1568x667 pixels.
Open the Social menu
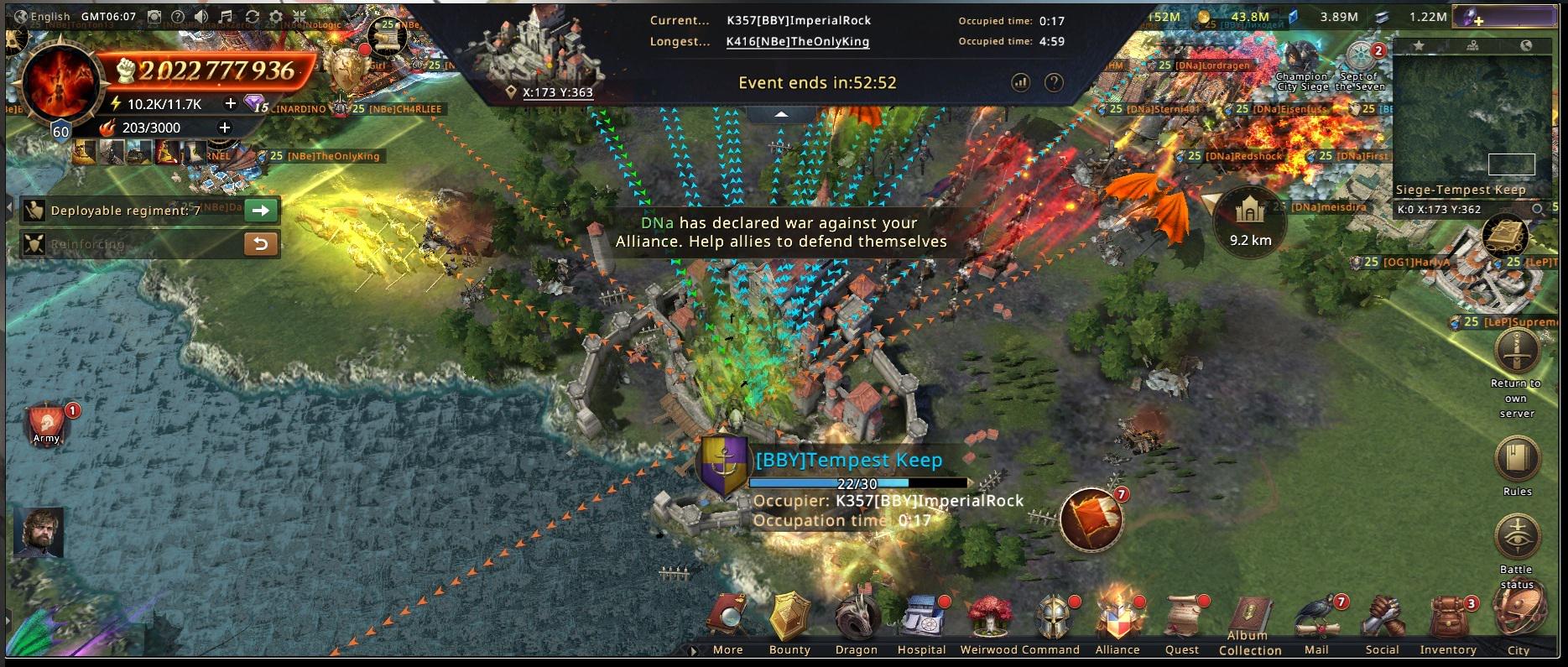pos(1382,619)
